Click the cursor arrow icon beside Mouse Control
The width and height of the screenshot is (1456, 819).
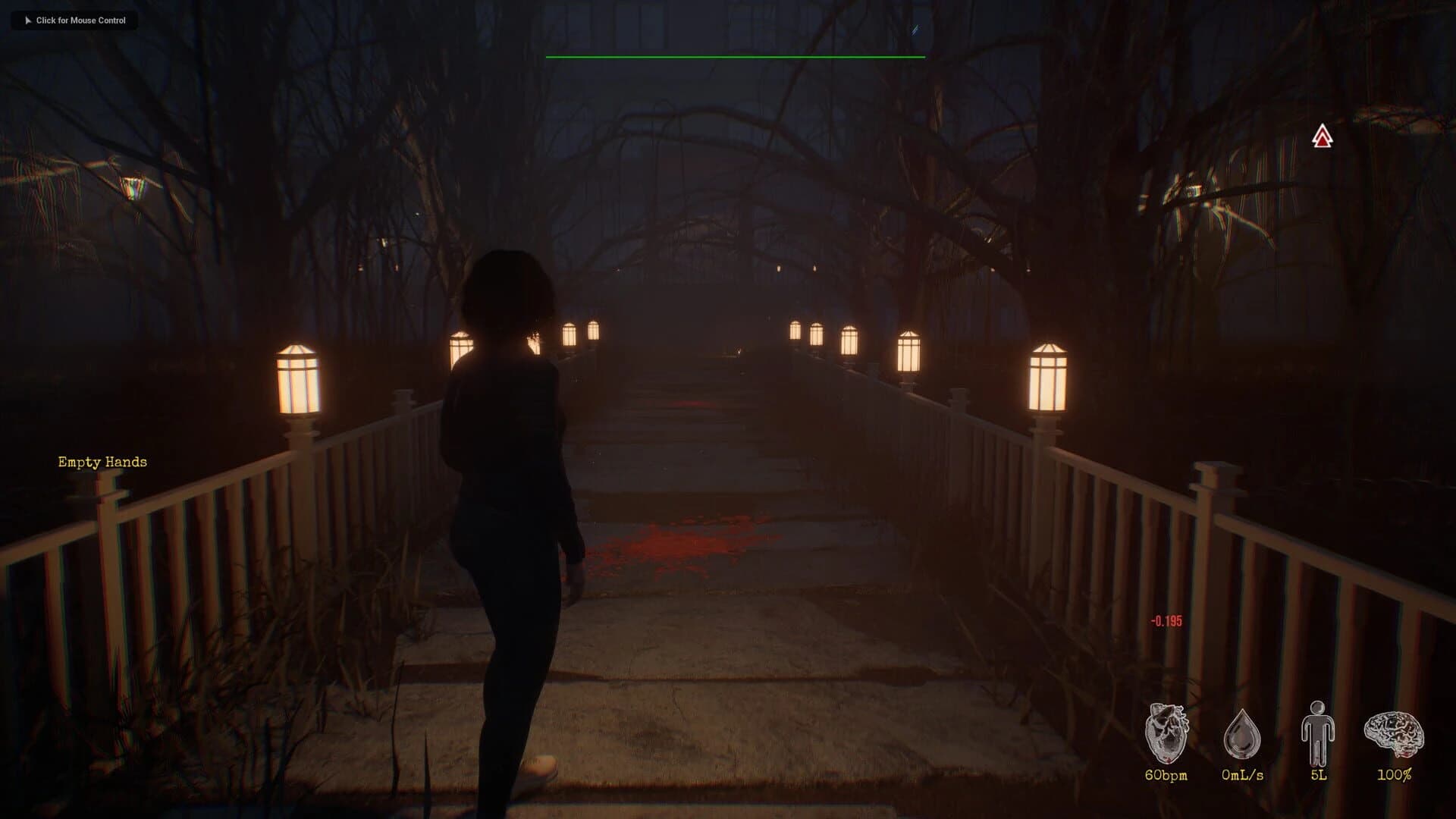[x=29, y=20]
